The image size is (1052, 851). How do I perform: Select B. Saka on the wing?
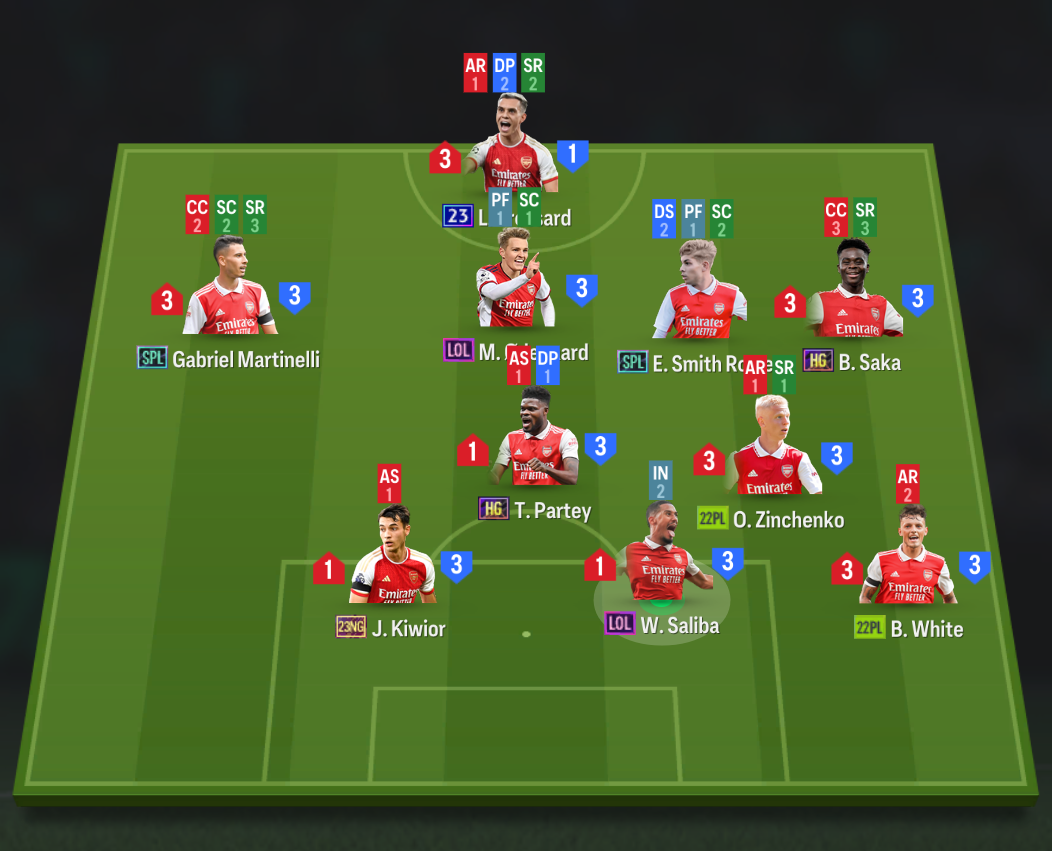854,292
